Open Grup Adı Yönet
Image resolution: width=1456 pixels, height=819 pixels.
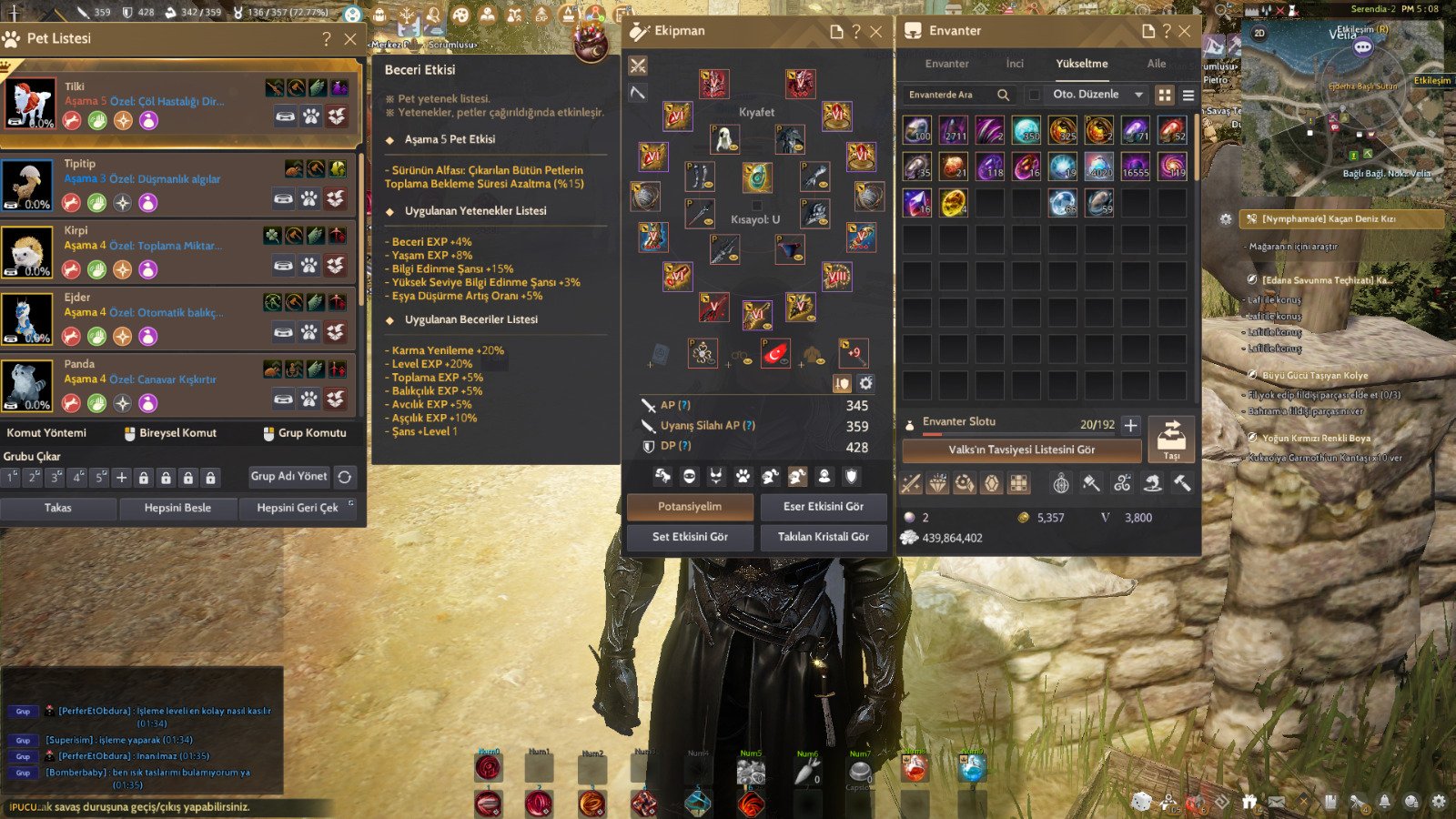(288, 476)
